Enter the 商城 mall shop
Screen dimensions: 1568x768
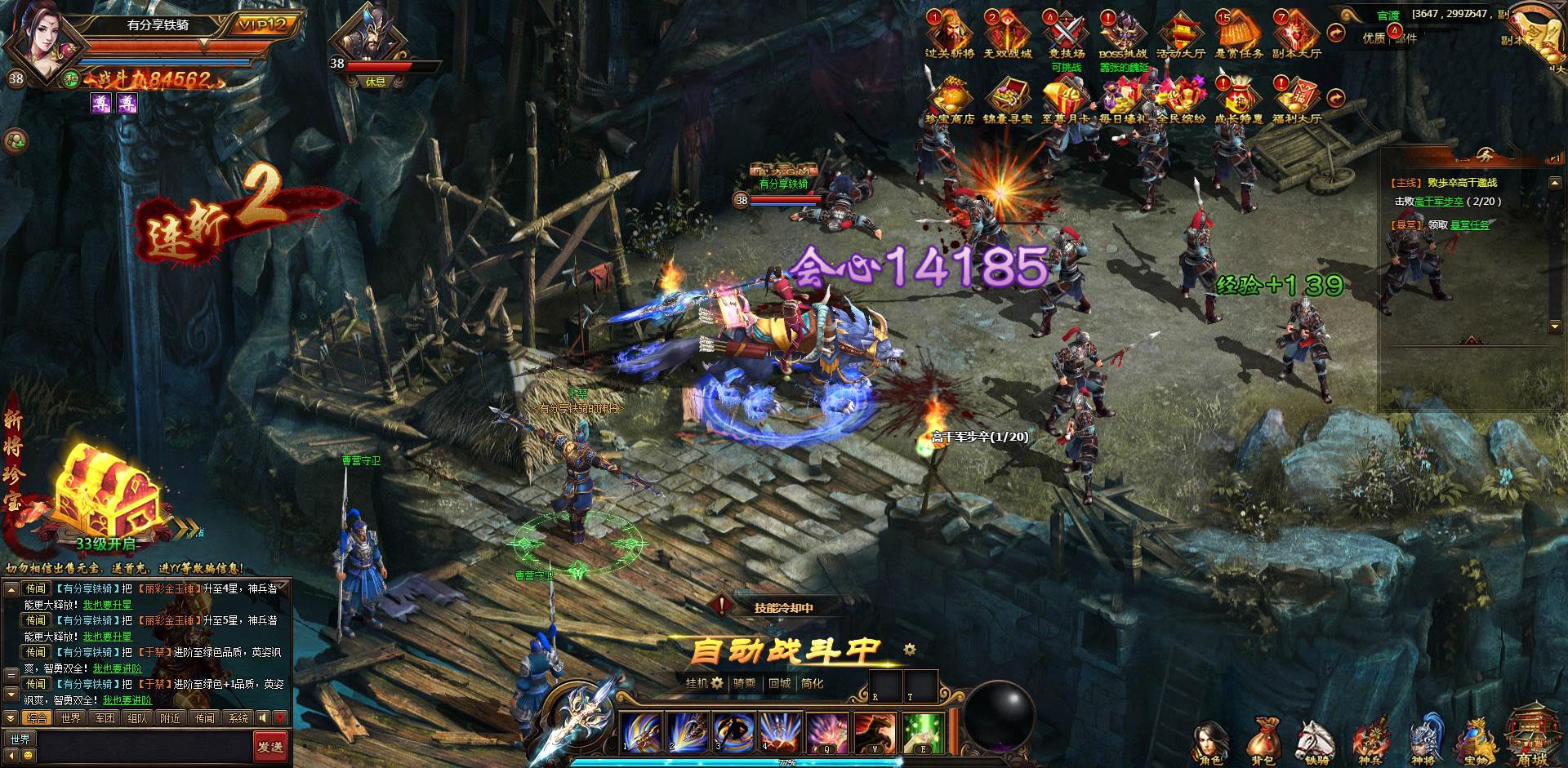tap(1532, 739)
